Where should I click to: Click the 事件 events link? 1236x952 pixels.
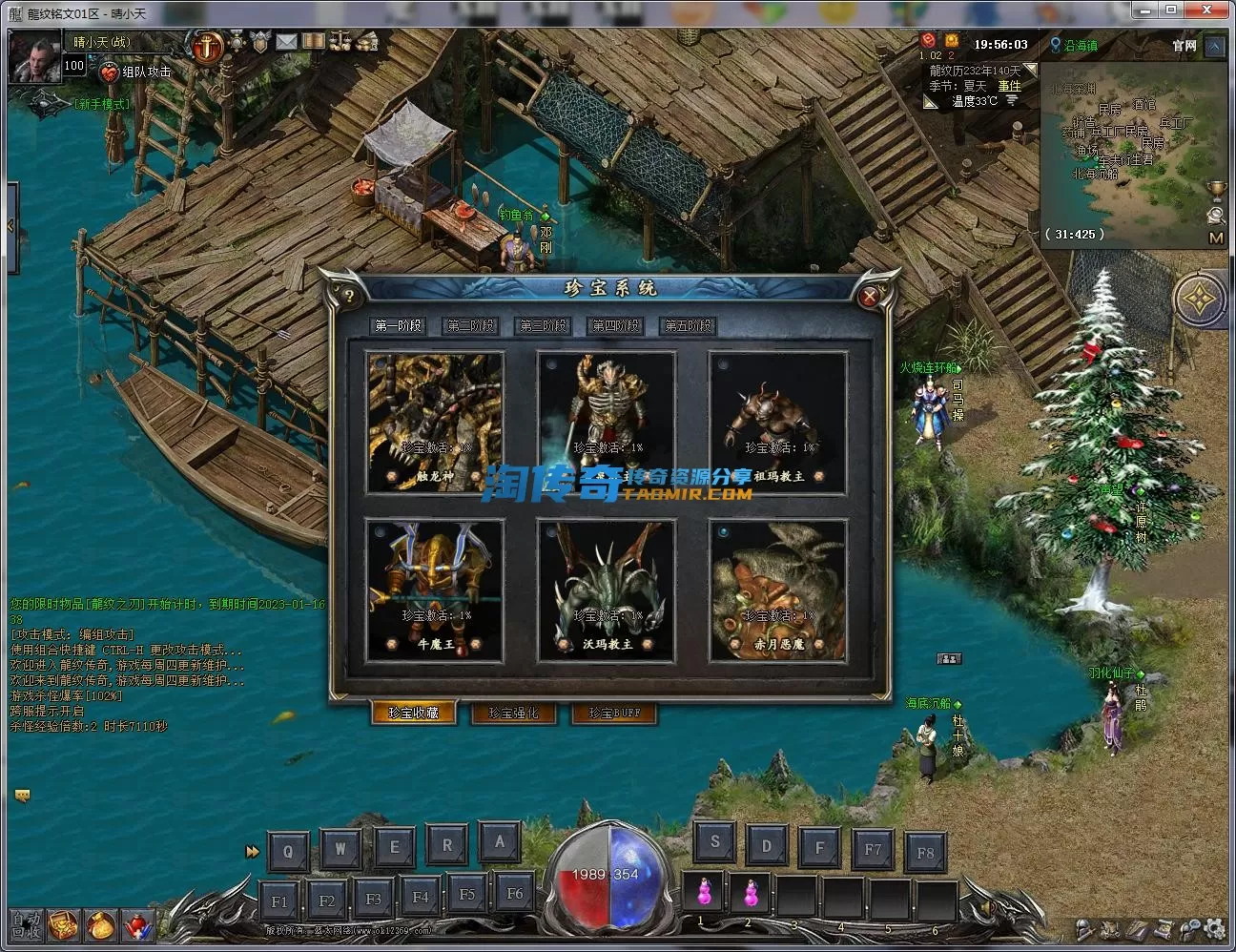[1009, 86]
